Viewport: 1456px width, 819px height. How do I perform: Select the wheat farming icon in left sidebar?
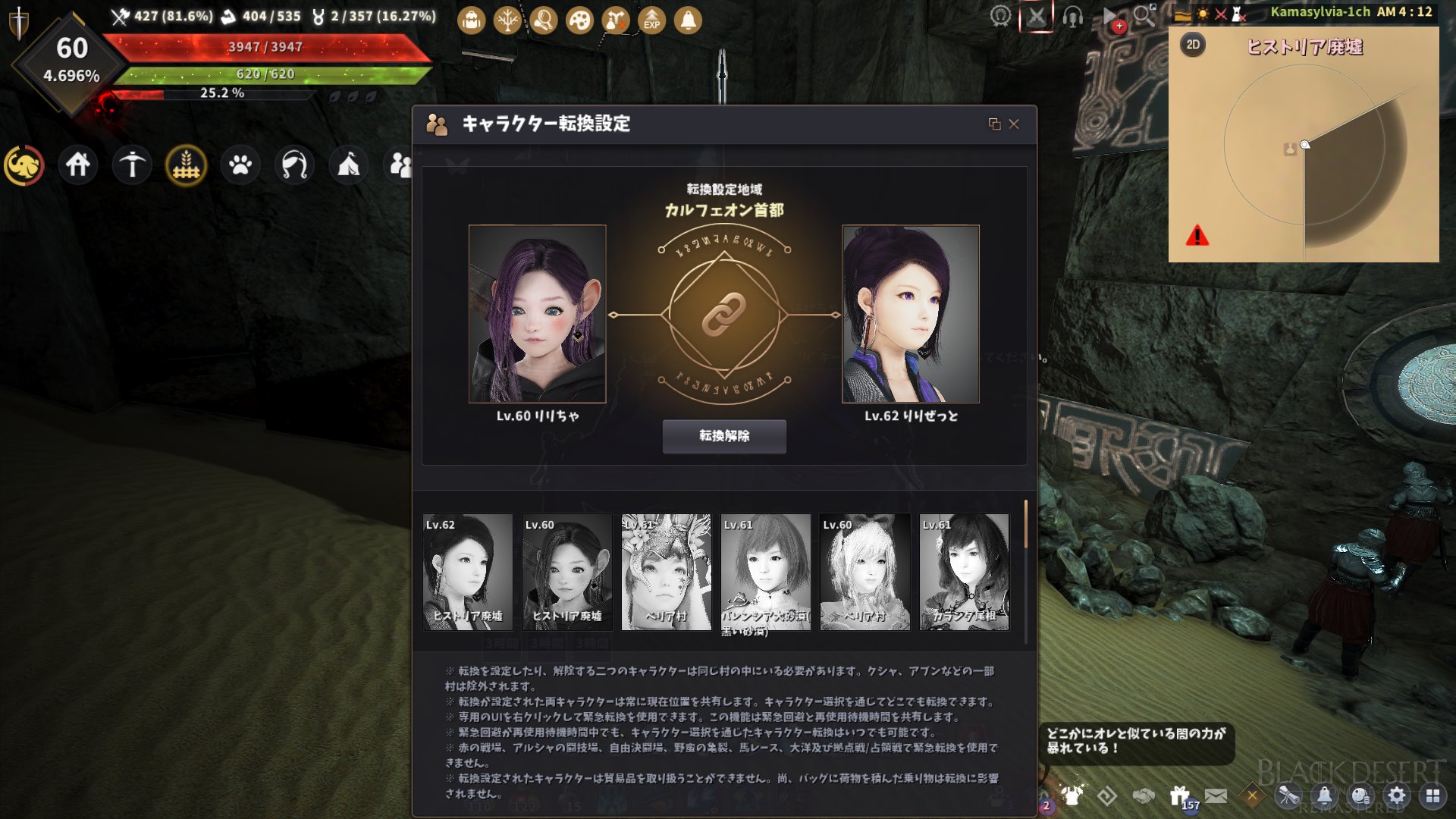pos(186,165)
